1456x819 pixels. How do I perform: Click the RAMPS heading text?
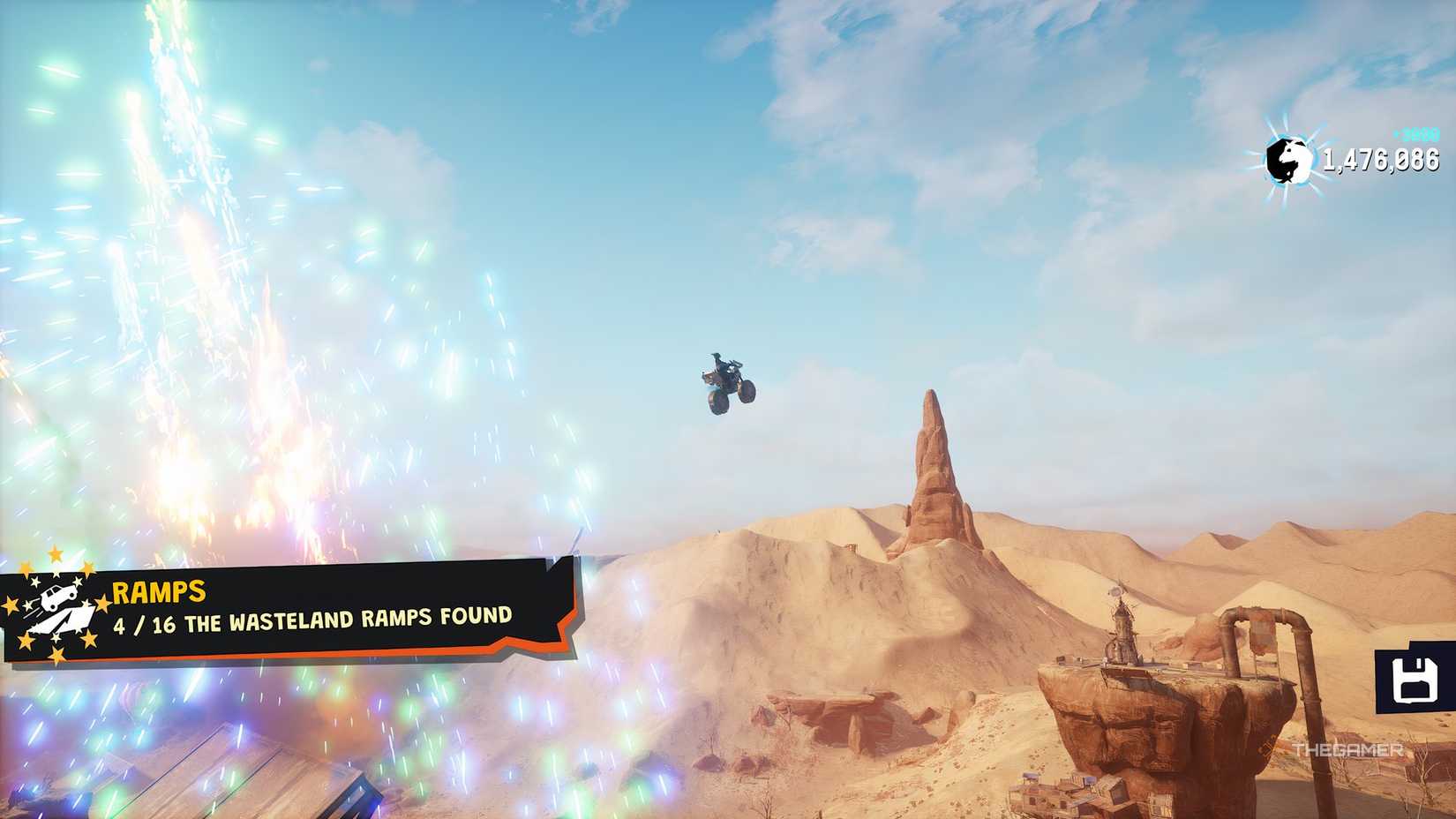point(157,593)
